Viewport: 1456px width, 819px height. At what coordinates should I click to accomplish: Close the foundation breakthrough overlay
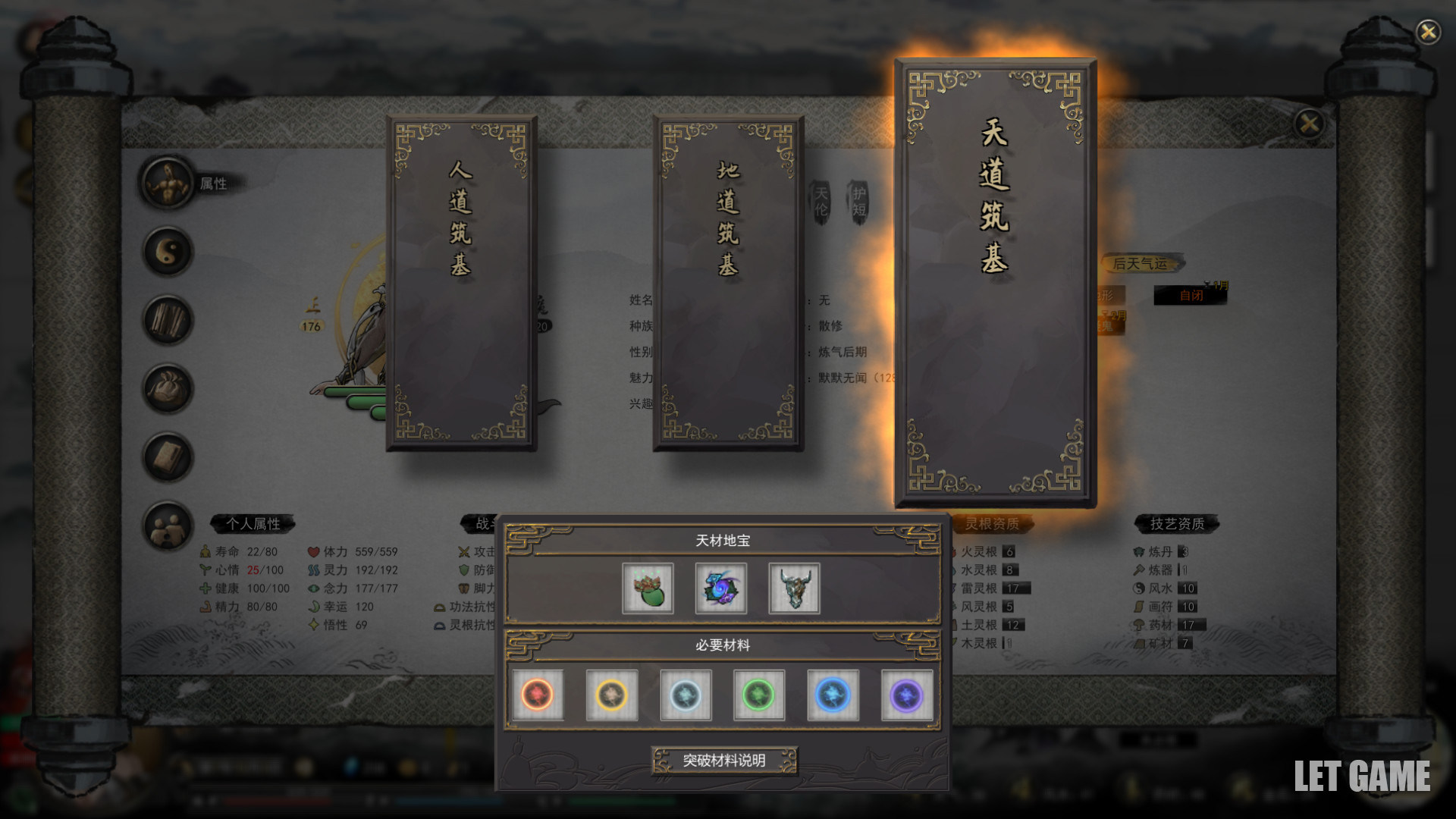(1428, 32)
